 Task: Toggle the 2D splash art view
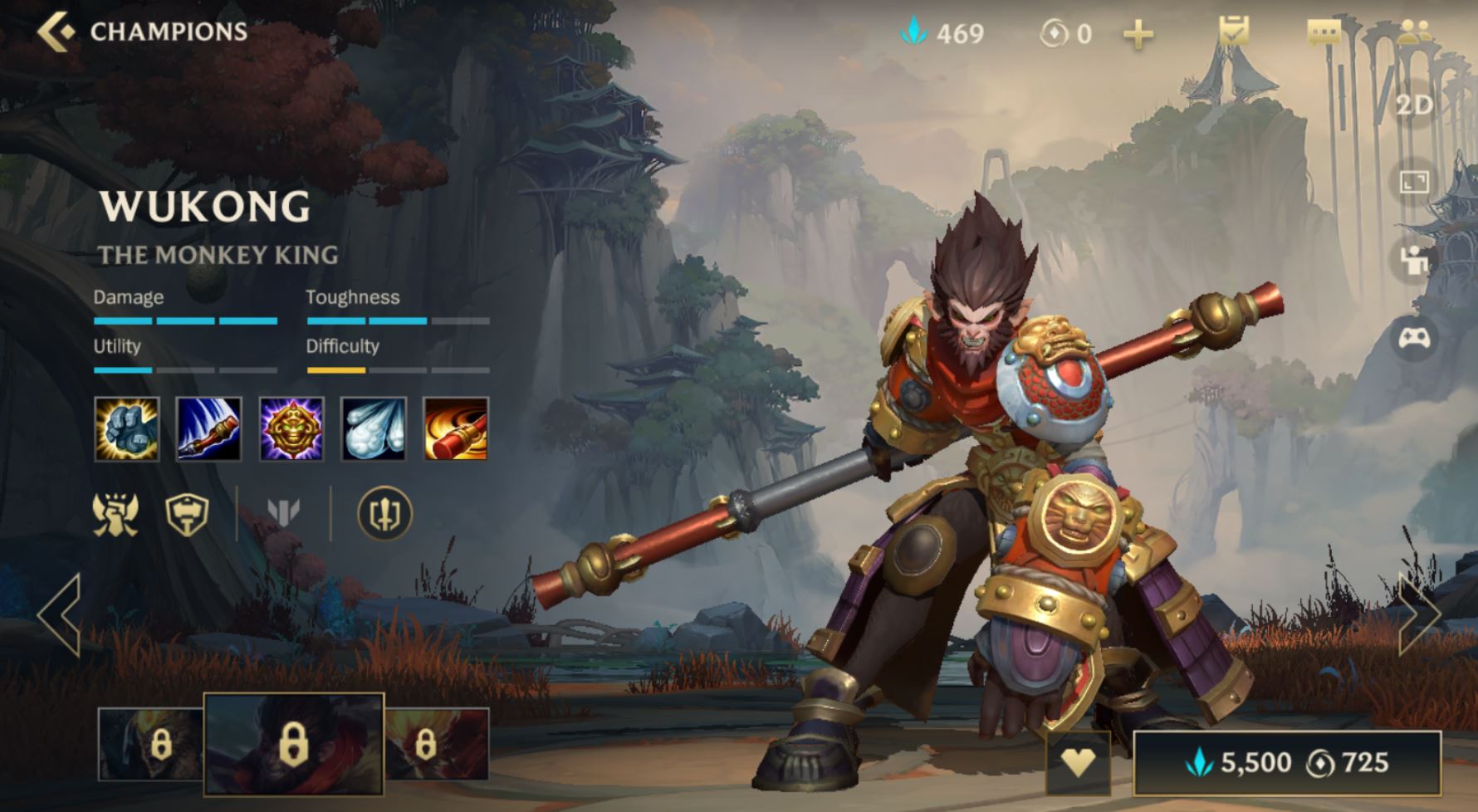1414,105
